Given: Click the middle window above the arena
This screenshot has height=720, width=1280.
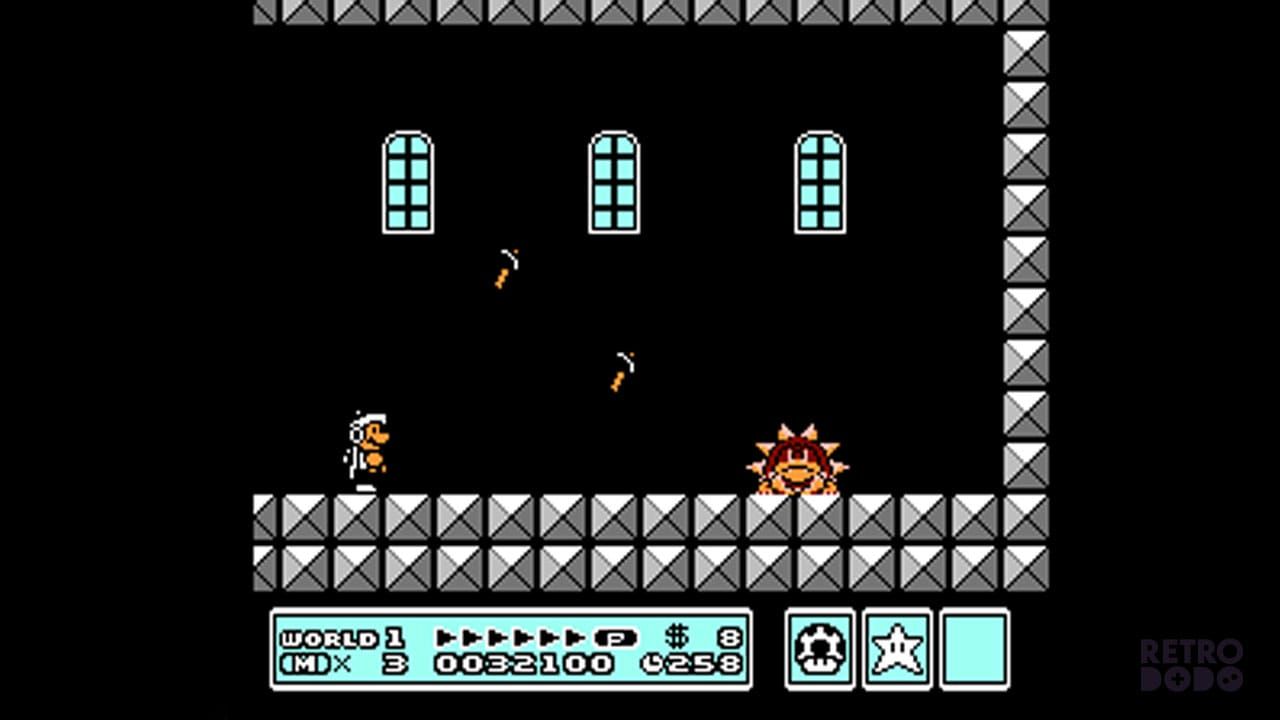Looking at the screenshot, I should (613, 180).
